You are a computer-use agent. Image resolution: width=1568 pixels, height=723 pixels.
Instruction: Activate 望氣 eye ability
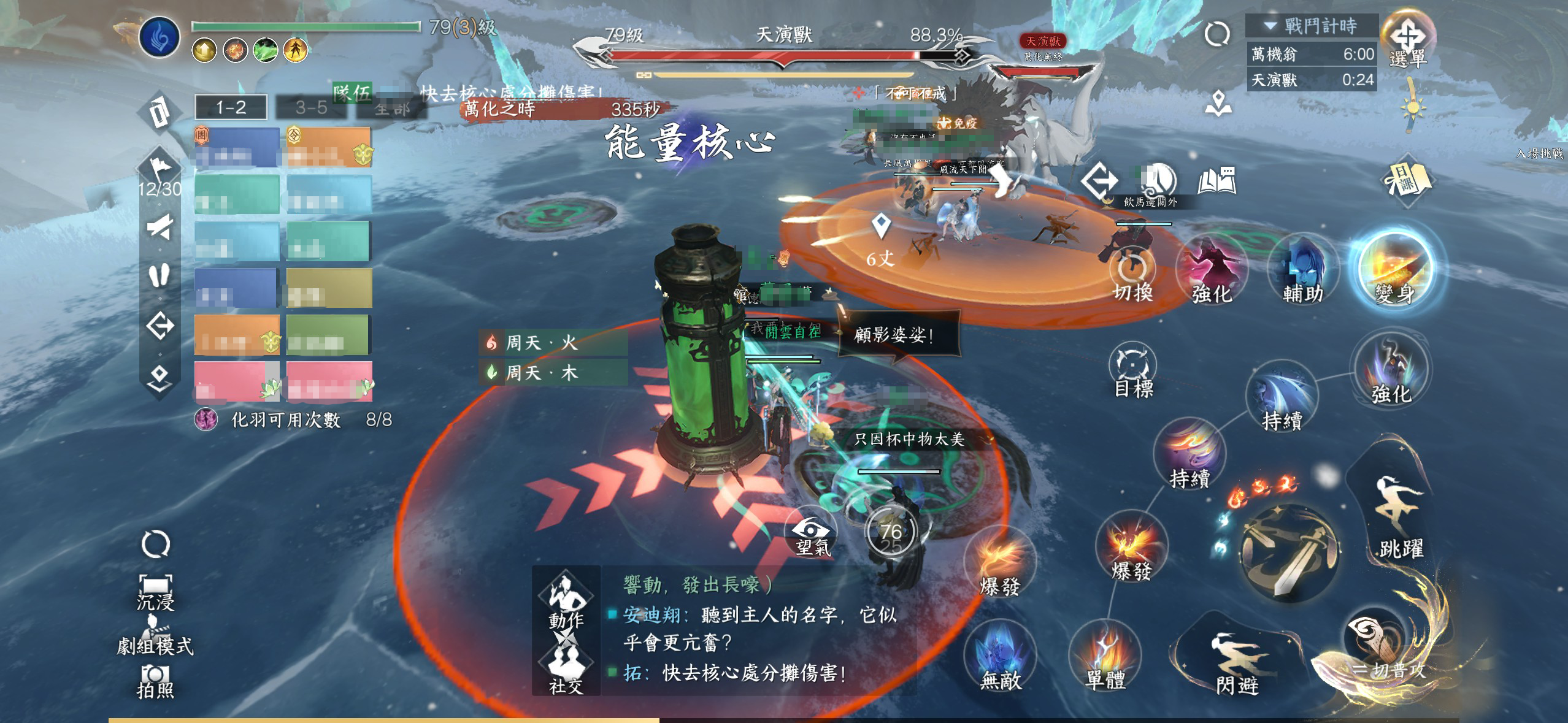coord(812,535)
